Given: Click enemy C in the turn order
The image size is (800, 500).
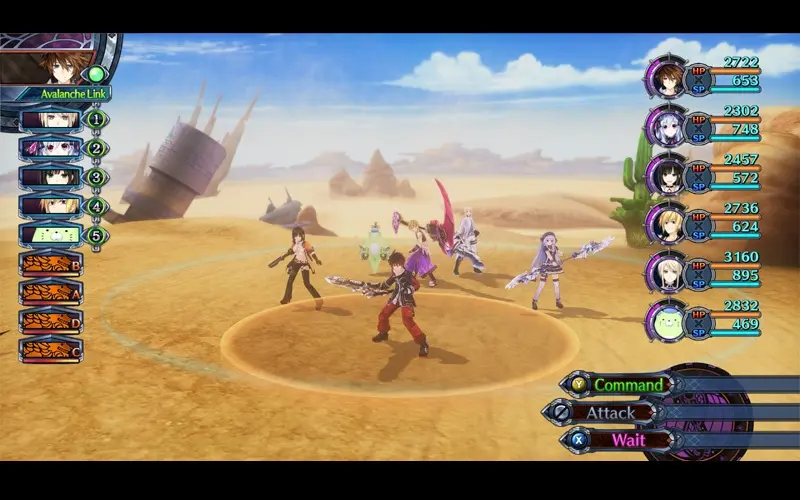Looking at the screenshot, I should 50,350.
